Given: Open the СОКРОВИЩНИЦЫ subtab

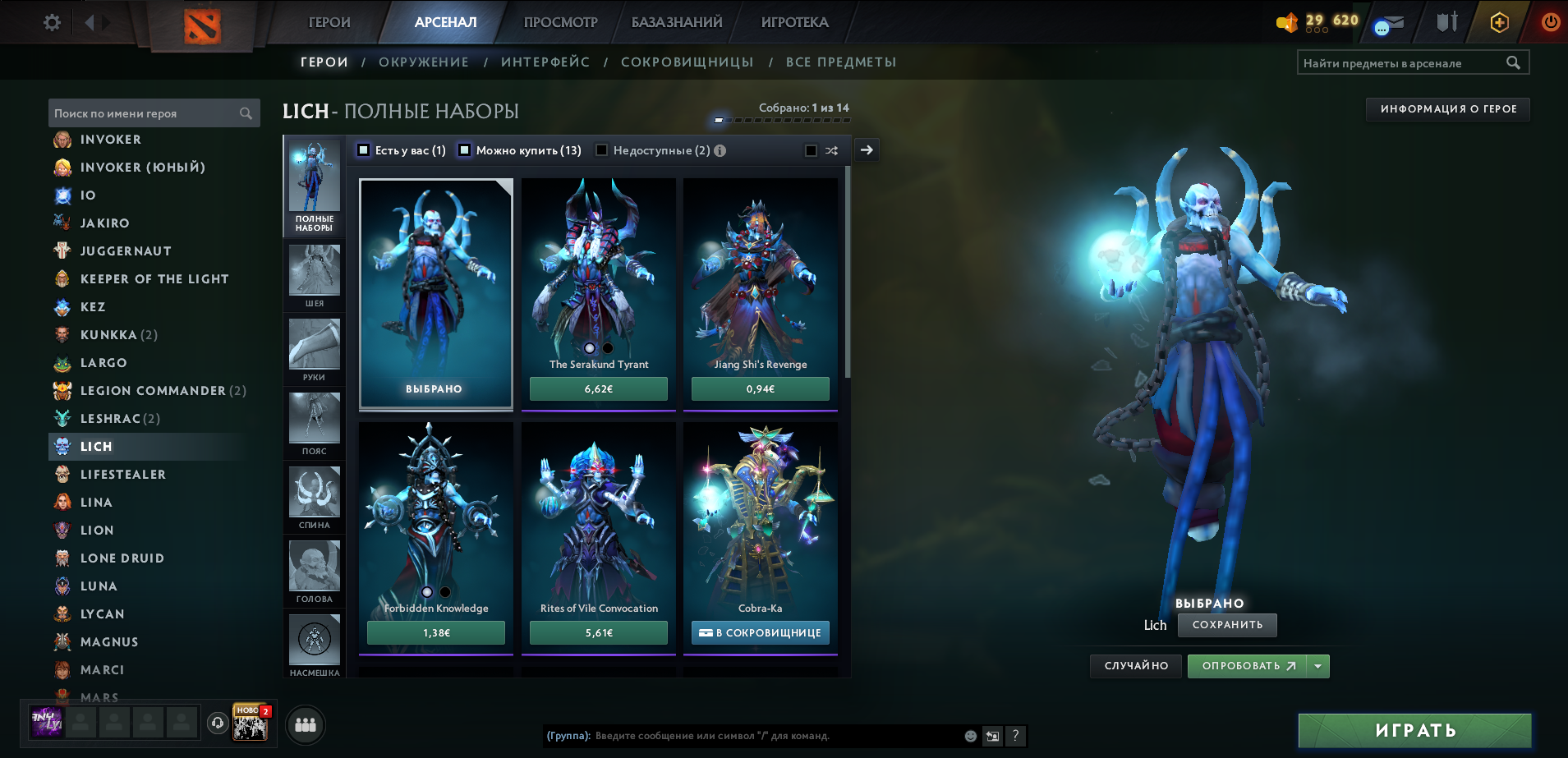Looking at the screenshot, I should point(688,62).
